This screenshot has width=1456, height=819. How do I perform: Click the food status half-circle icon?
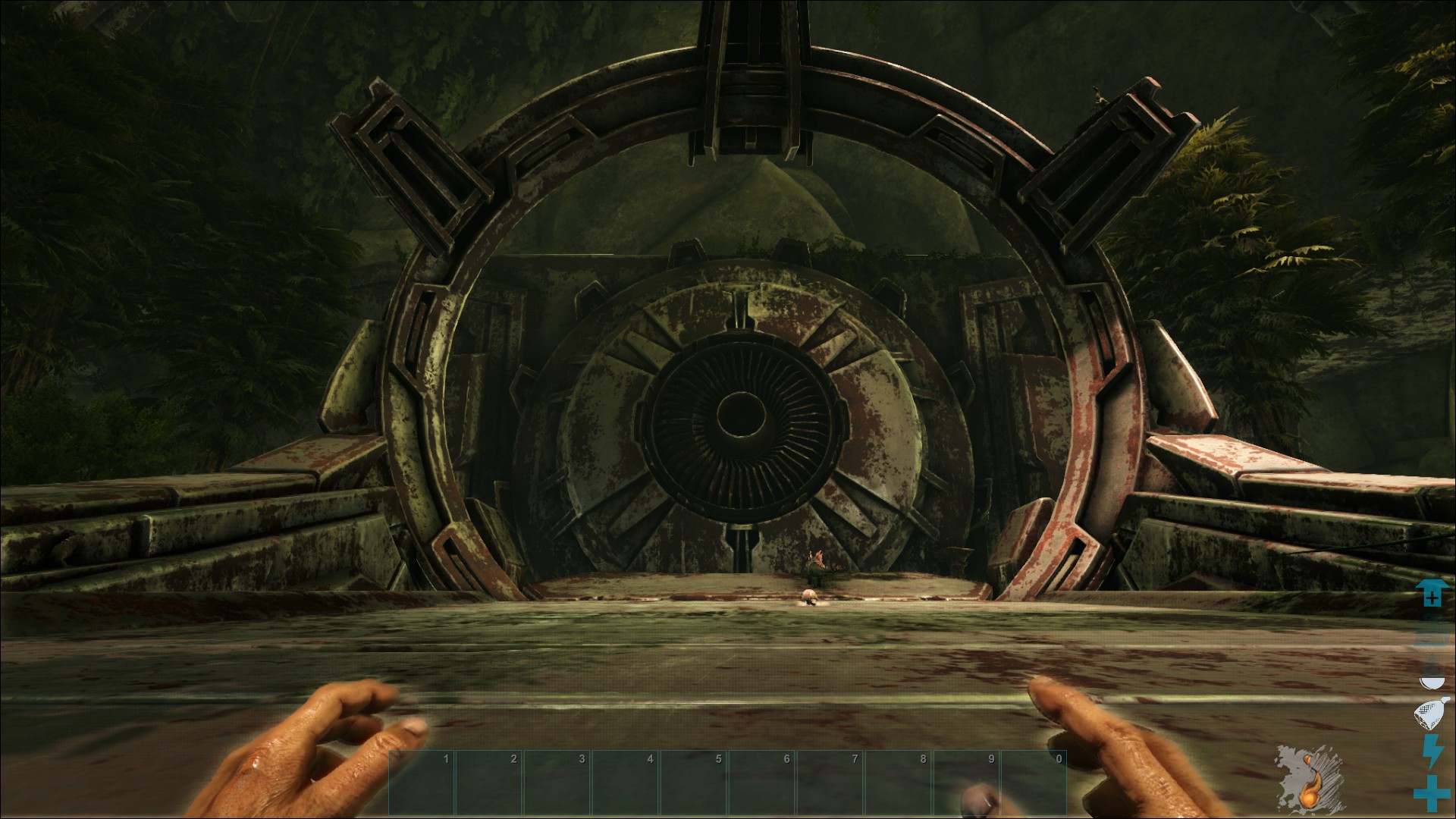click(1431, 682)
